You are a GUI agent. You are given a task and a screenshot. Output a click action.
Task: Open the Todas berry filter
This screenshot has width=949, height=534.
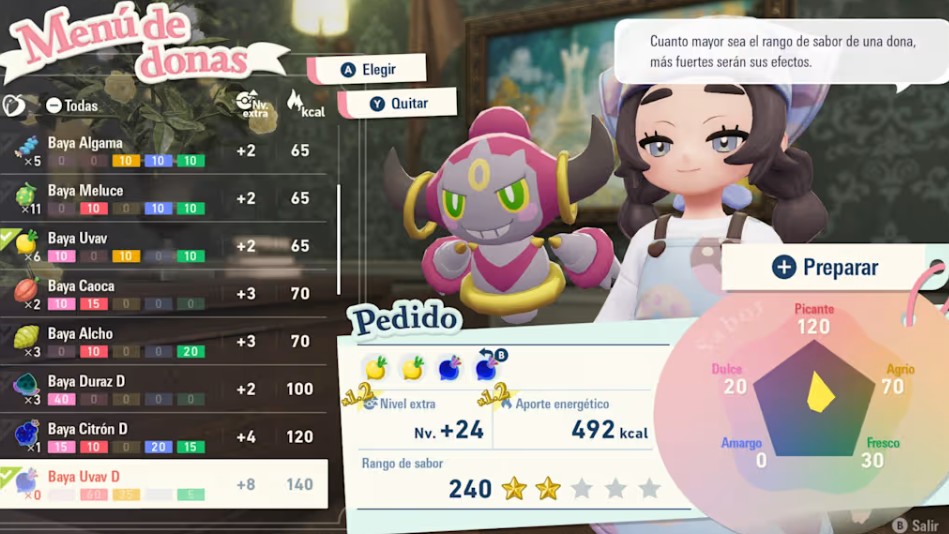(72, 105)
